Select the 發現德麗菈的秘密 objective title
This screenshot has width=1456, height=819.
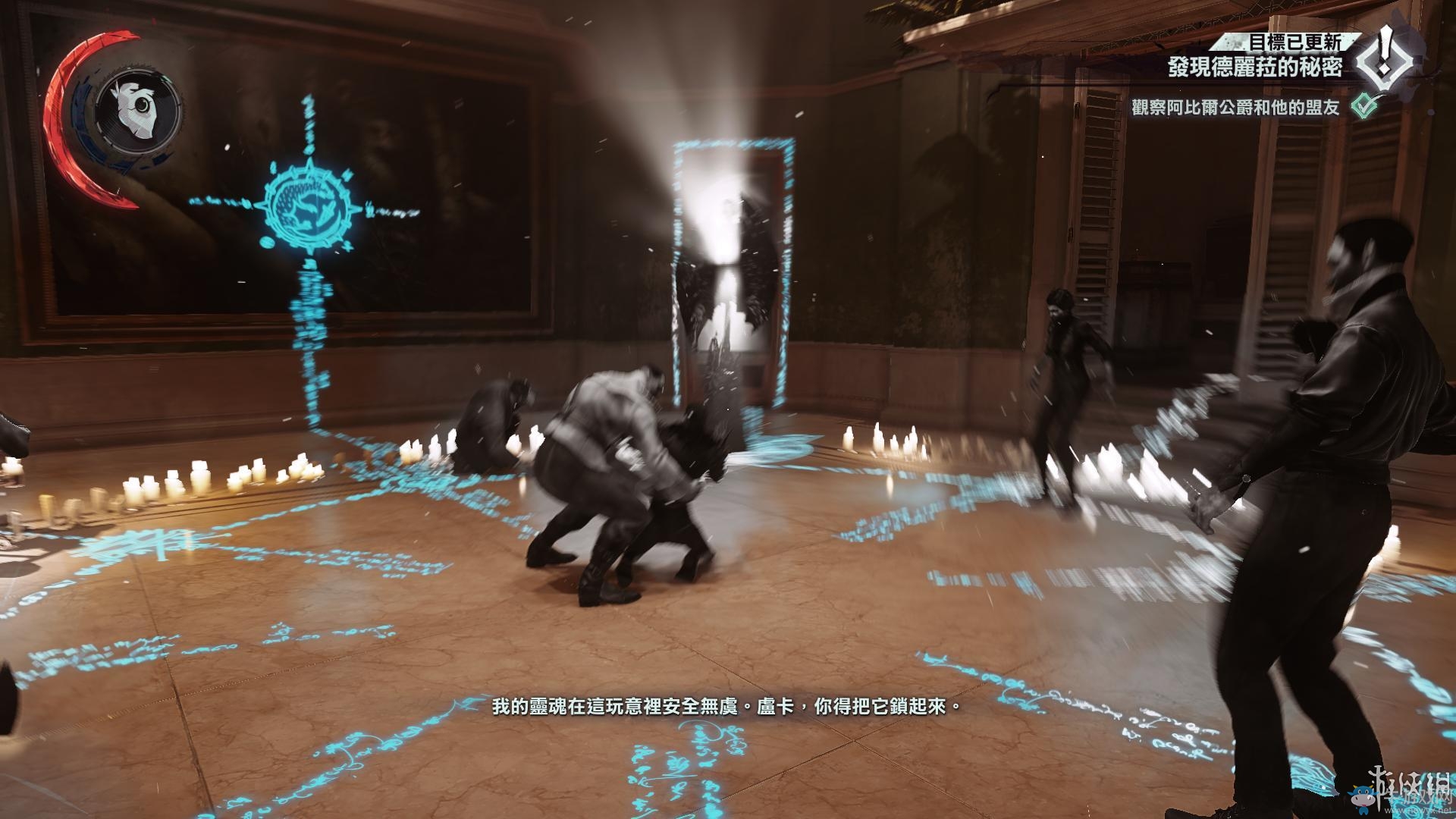tap(1254, 67)
